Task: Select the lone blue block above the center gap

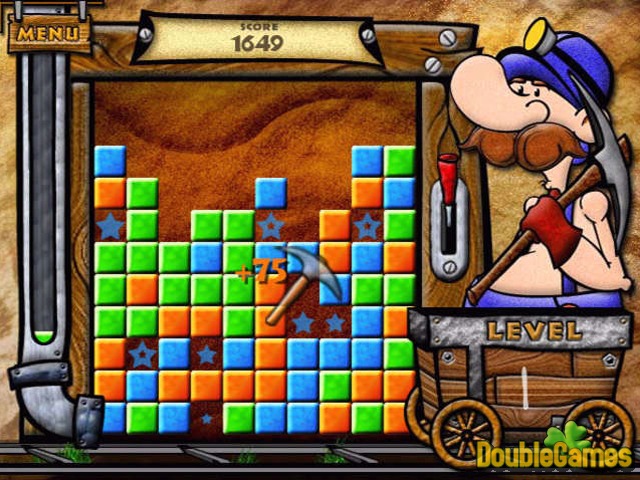Action: pos(270,192)
